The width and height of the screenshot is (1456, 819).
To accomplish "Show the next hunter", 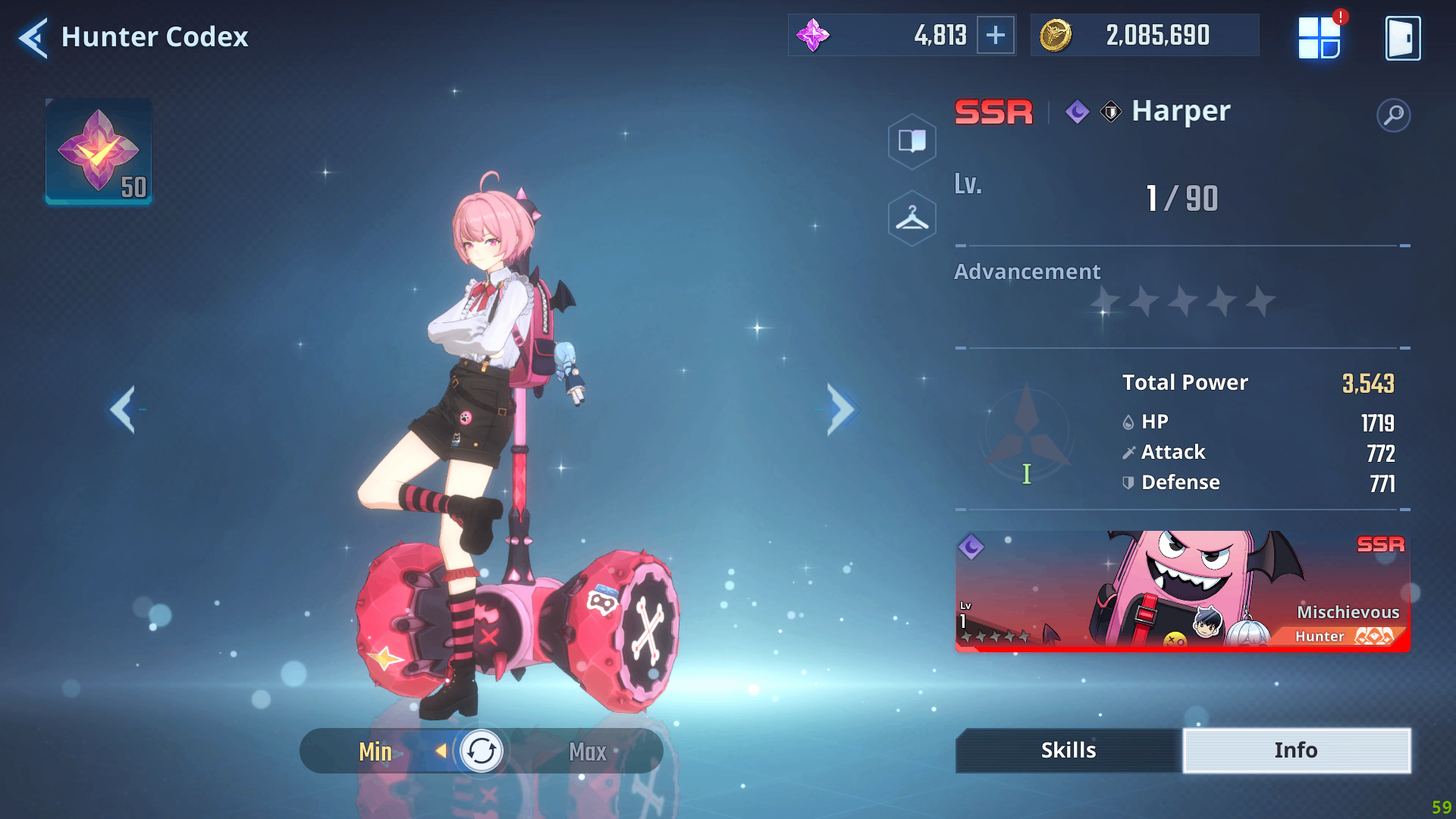I will (x=840, y=409).
